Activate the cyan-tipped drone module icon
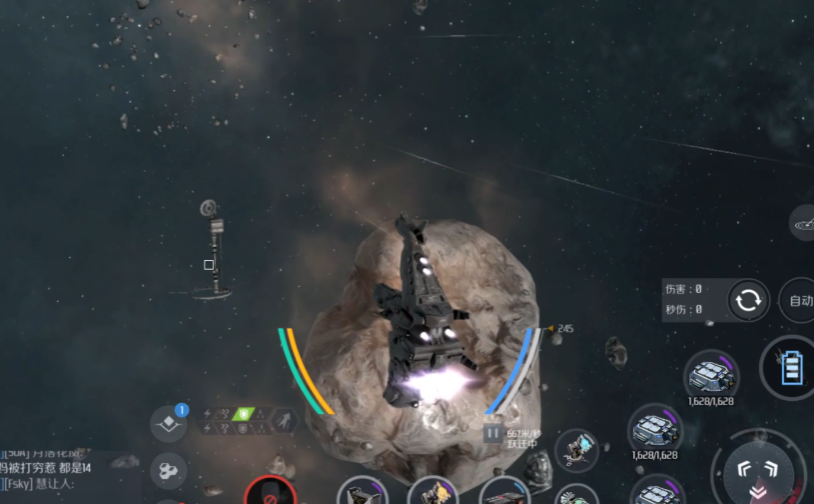The image size is (814, 504). [x=576, y=450]
